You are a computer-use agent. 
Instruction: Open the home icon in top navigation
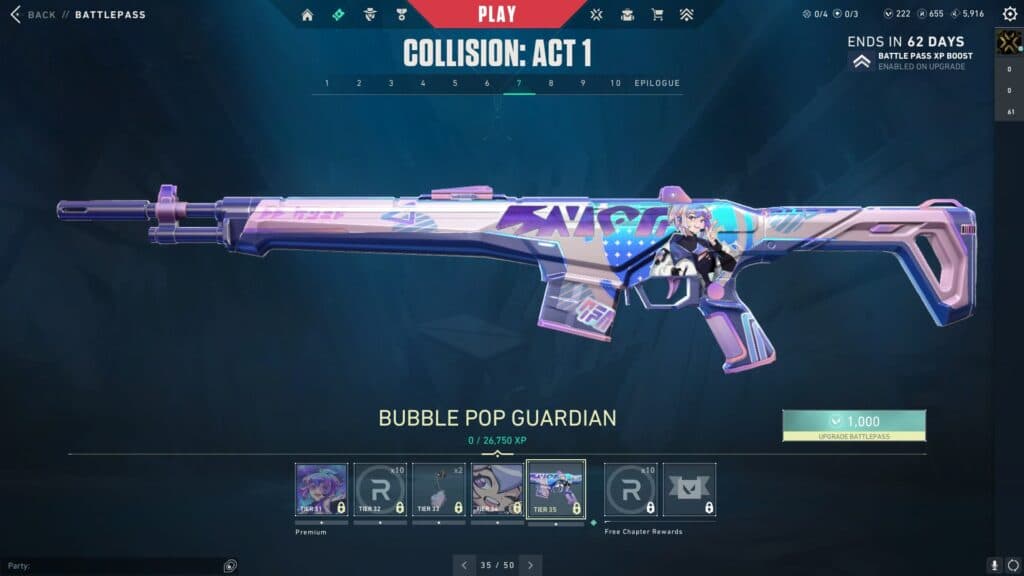pyautogui.click(x=307, y=15)
